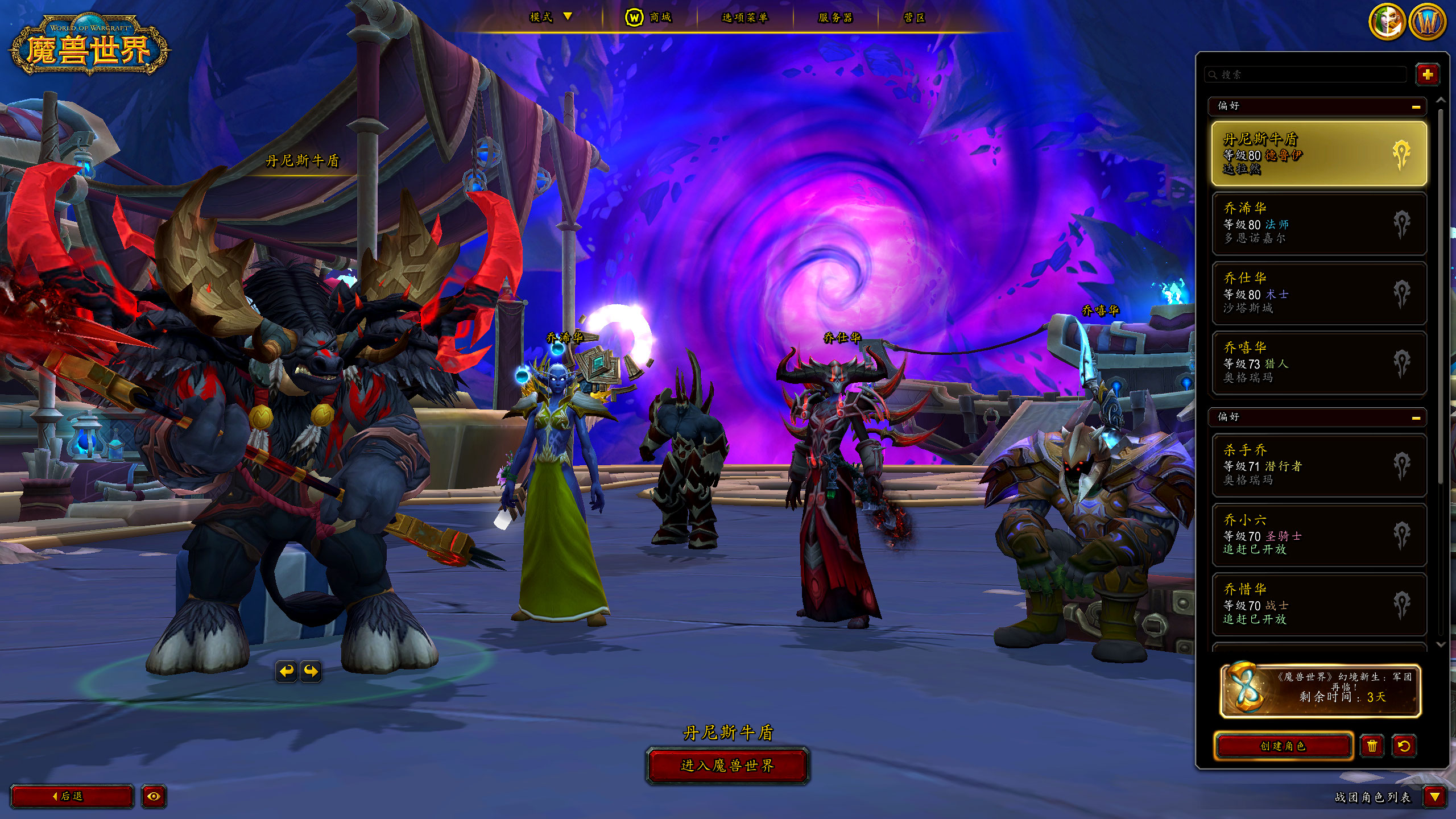Click the 后退 back button
The image size is (1456, 819).
[72, 796]
